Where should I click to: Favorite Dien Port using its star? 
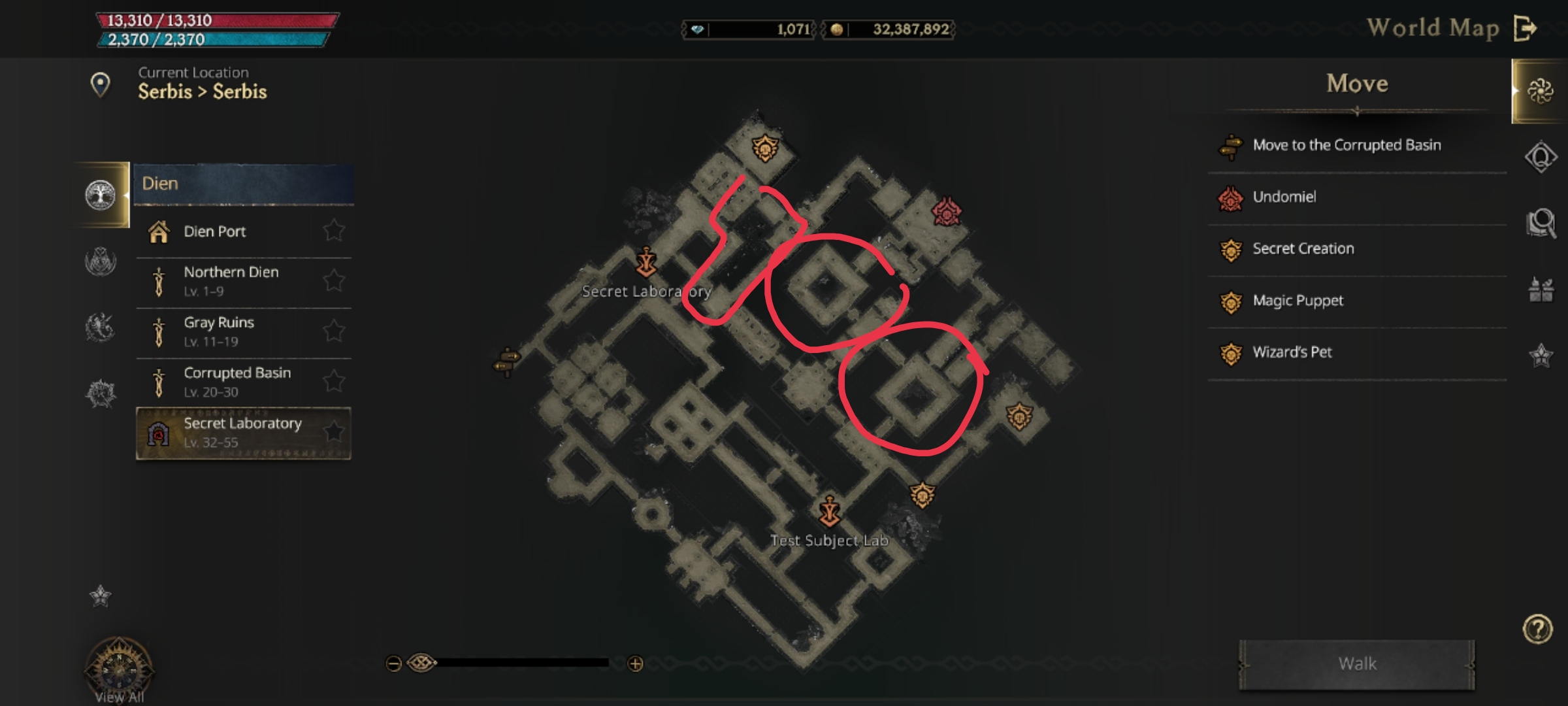tap(335, 229)
